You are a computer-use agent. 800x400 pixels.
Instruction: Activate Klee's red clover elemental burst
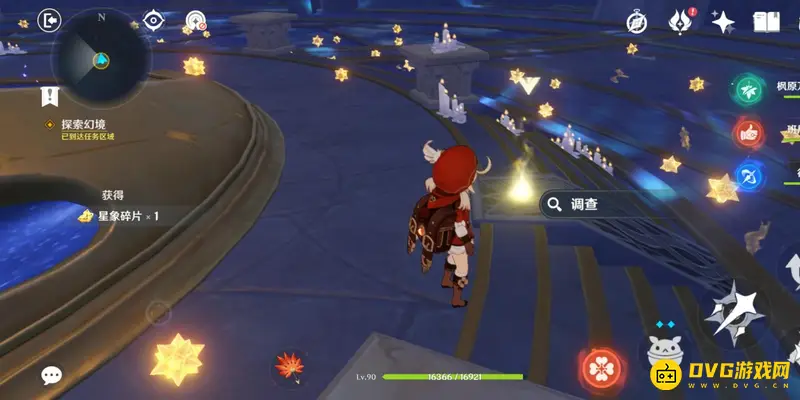(602, 368)
